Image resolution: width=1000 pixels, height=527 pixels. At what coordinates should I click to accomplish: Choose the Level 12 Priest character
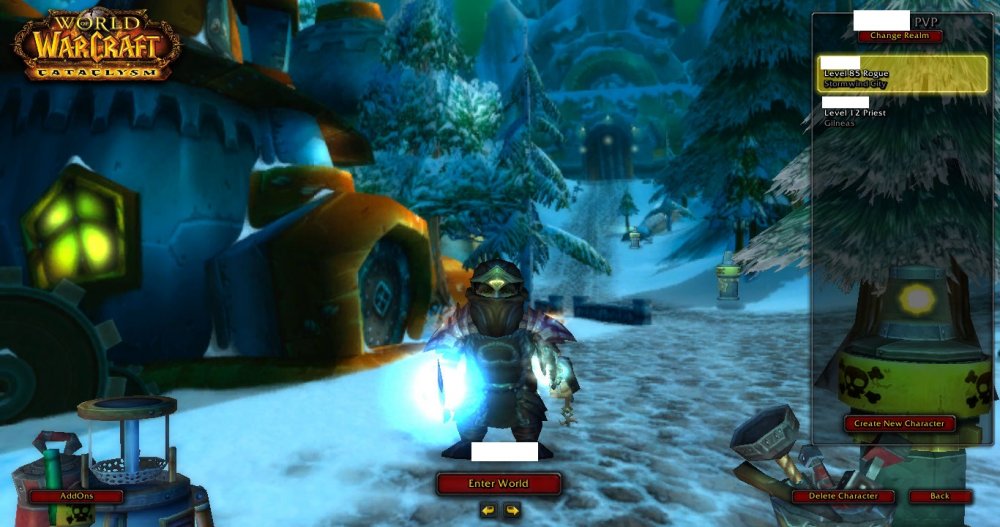pyautogui.click(x=902, y=113)
